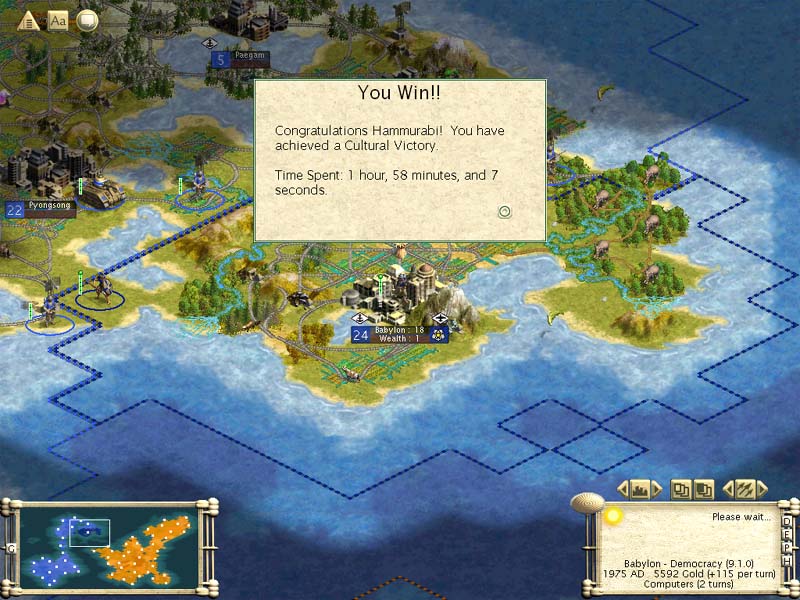Select the previous unit arrow
800x600 pixels.
[x=727, y=489]
